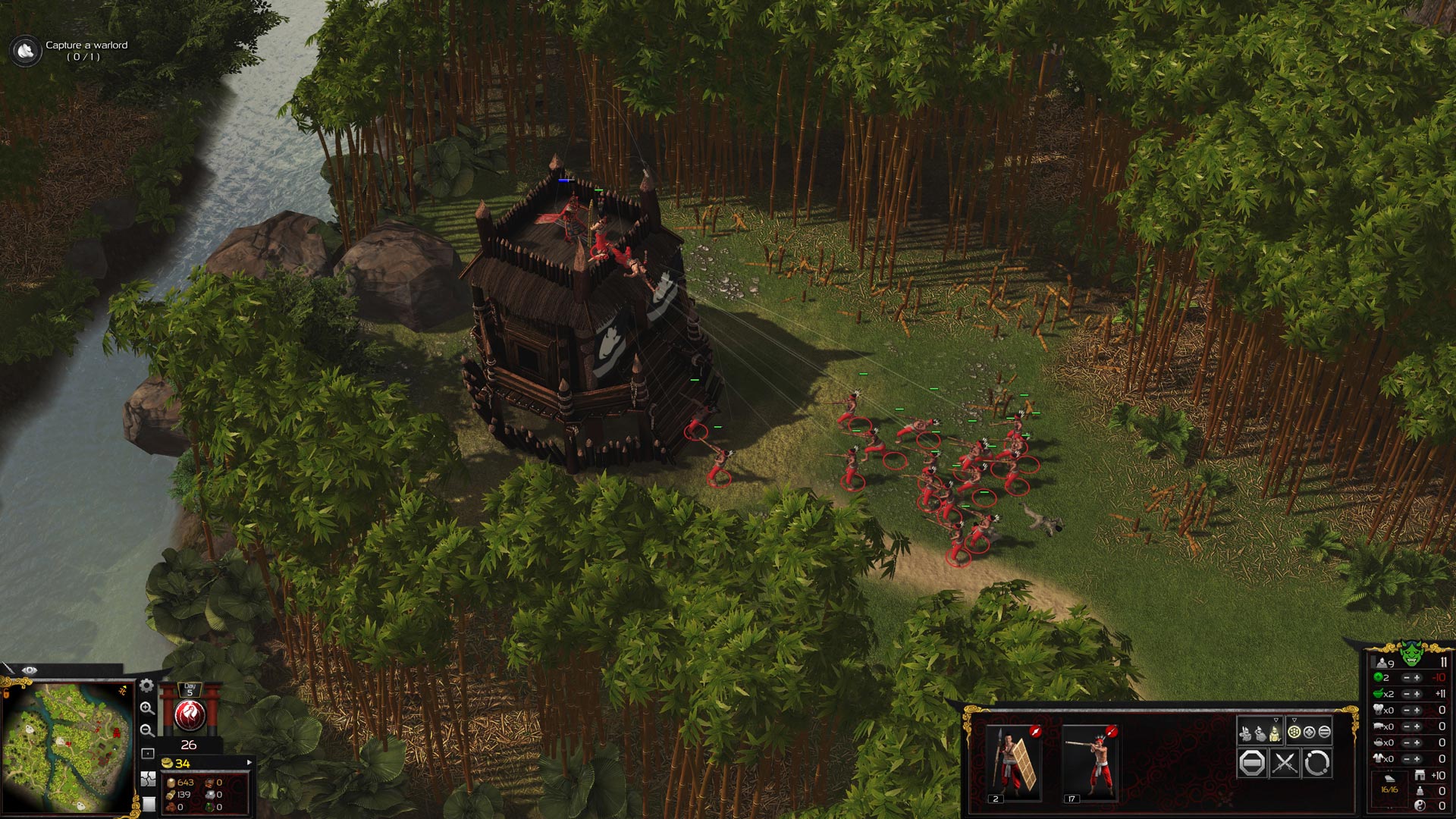Choose the highlighted yellow circular formation icon
This screenshot has width=1456, height=819.
click(x=1294, y=732)
